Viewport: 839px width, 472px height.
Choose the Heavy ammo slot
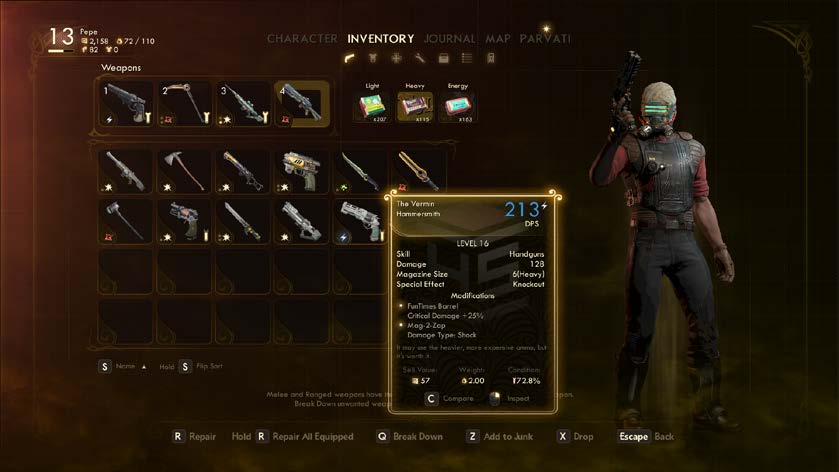tap(411, 106)
